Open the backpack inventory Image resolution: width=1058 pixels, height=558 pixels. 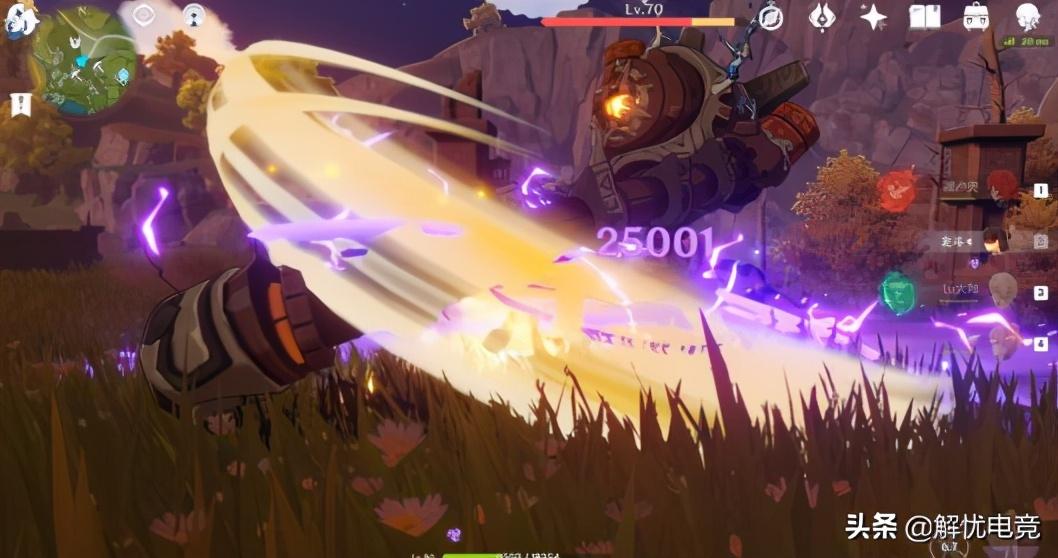pos(976,16)
